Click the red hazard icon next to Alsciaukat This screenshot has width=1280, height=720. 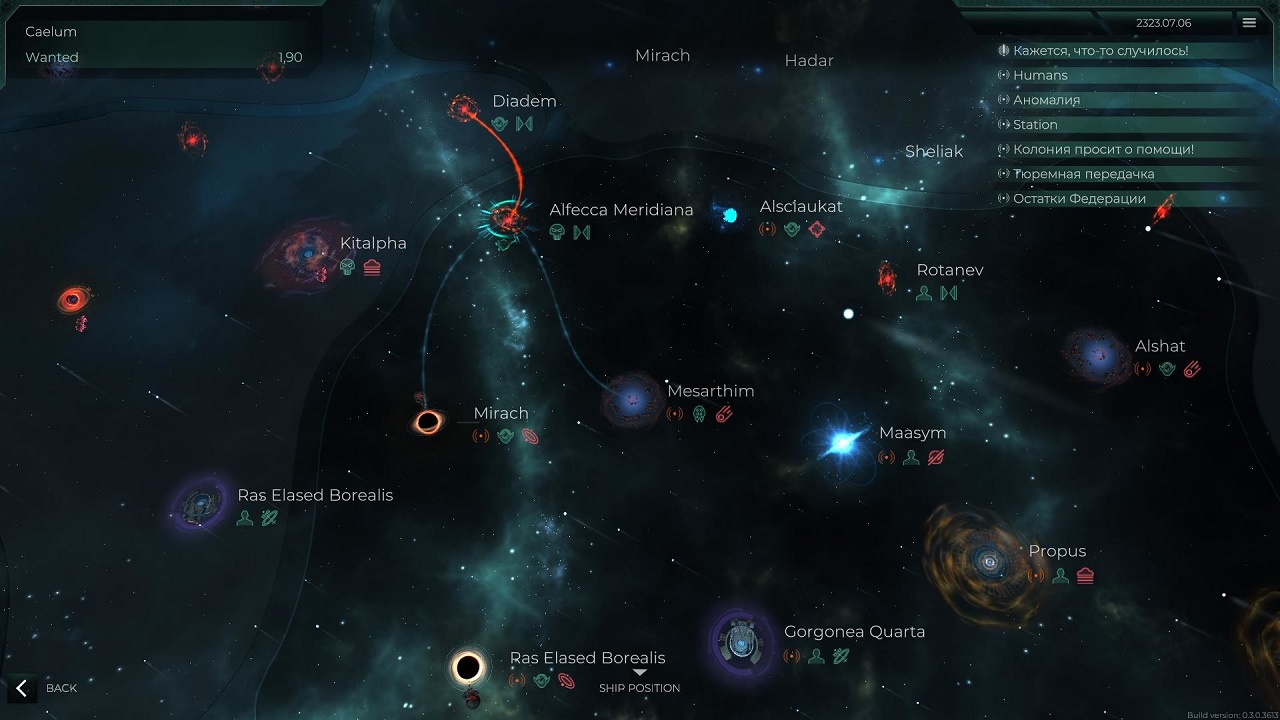coord(818,229)
